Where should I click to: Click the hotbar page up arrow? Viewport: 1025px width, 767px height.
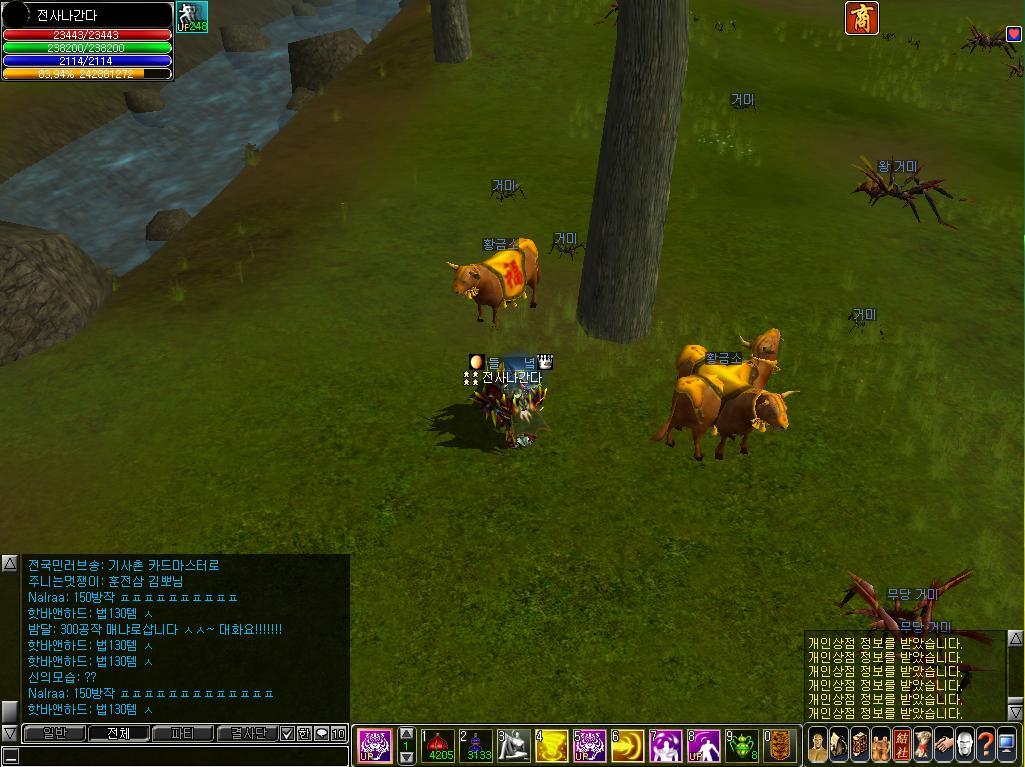[x=406, y=734]
